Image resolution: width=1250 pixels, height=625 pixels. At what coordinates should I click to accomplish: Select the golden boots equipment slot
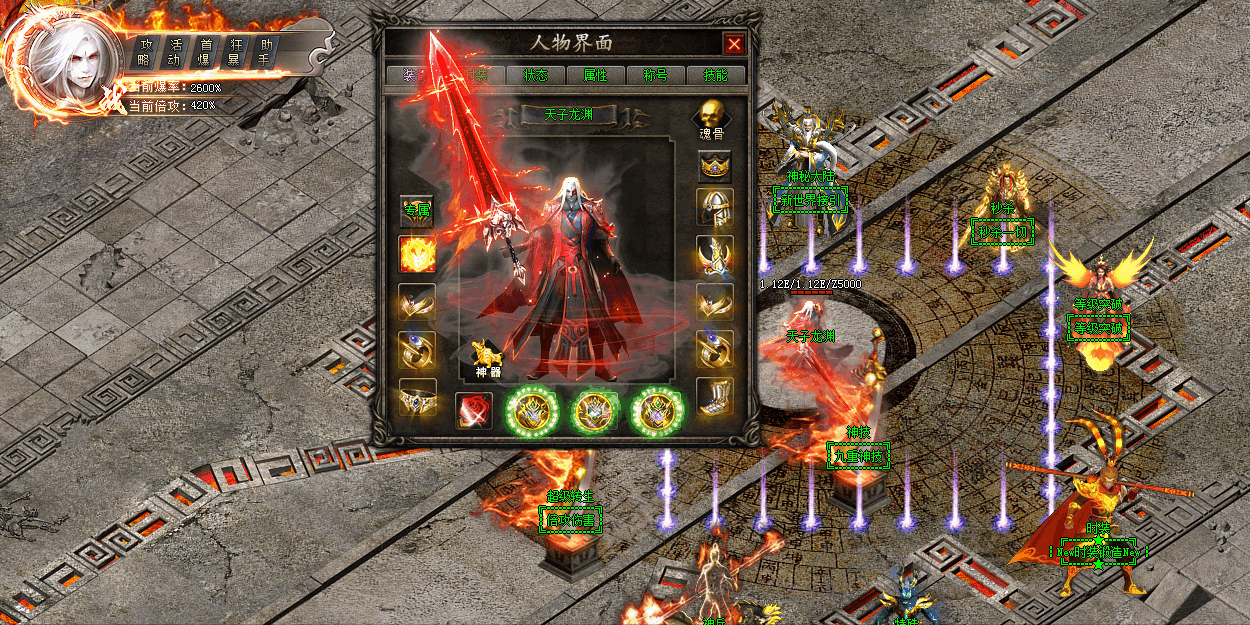point(714,397)
